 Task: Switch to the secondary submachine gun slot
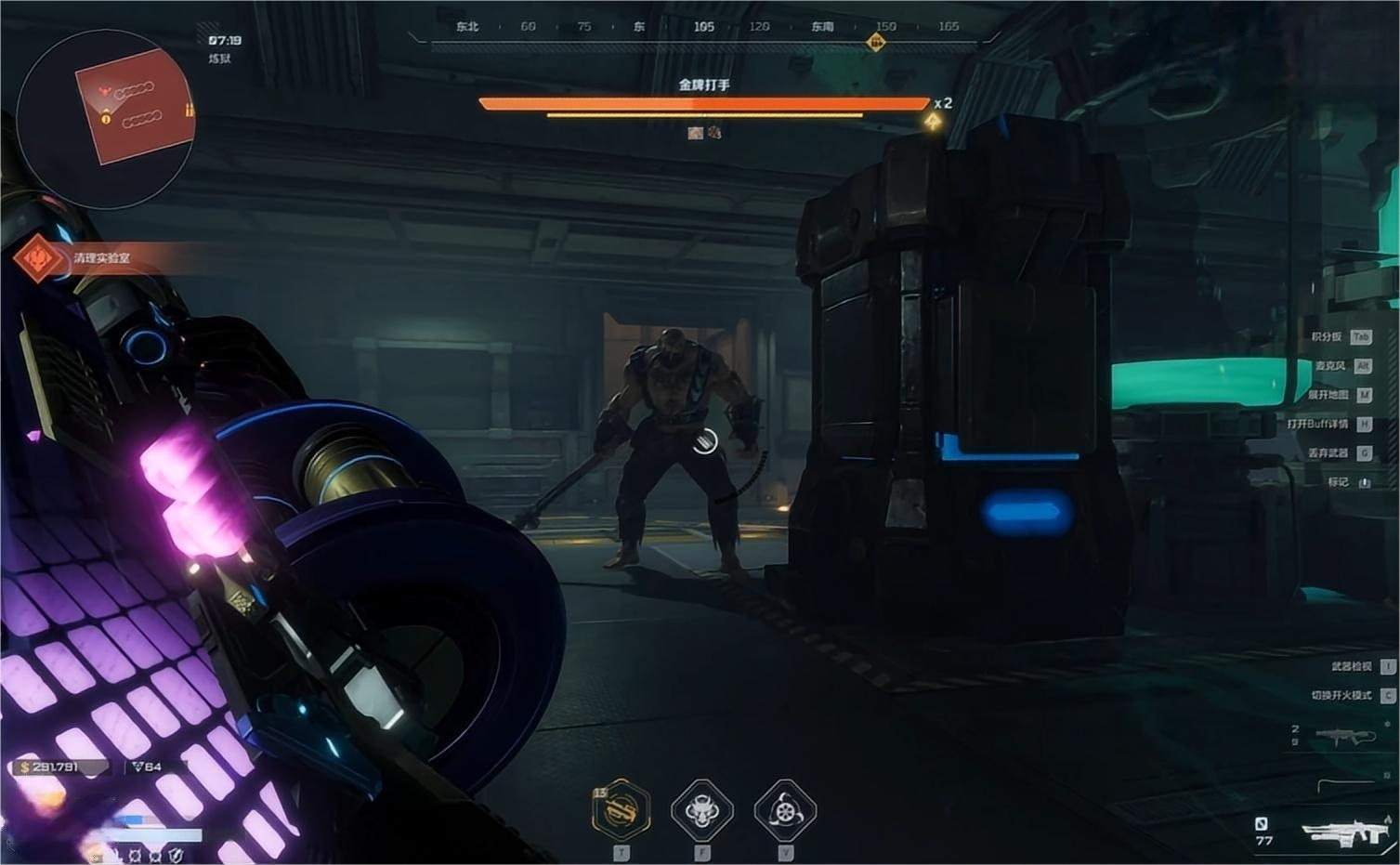tap(1345, 737)
